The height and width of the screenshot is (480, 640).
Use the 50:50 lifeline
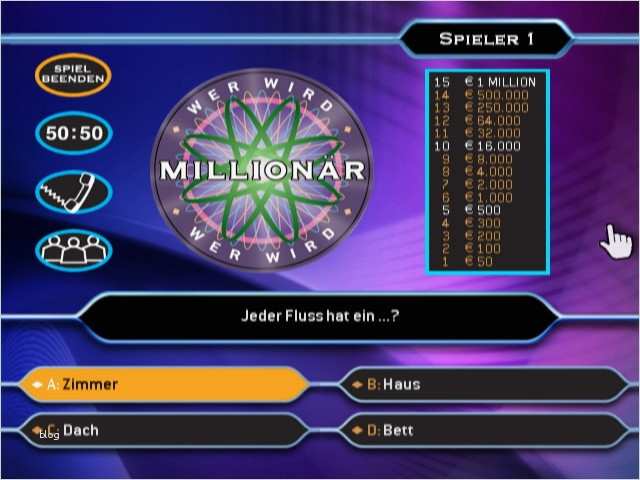click(73, 134)
